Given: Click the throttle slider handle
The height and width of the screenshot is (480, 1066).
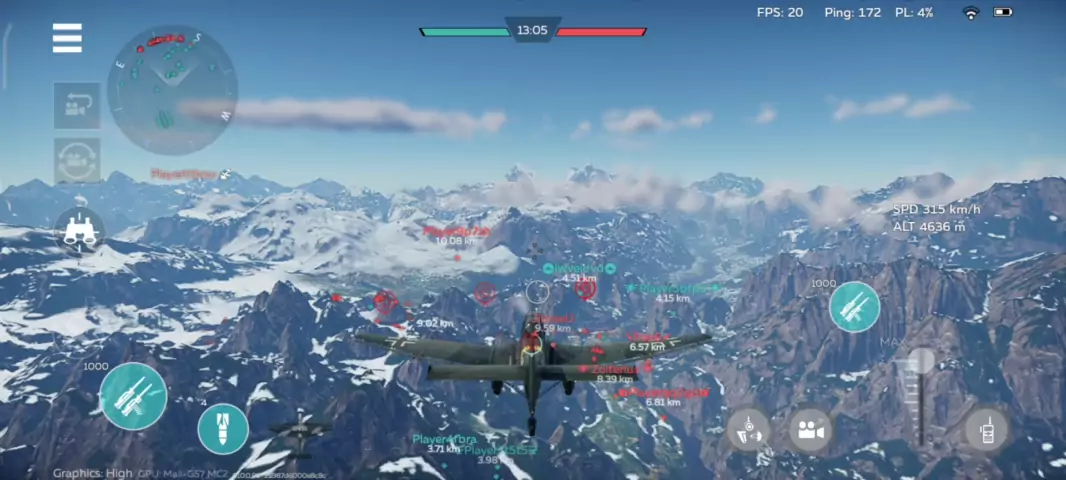Looking at the screenshot, I should [x=920, y=362].
